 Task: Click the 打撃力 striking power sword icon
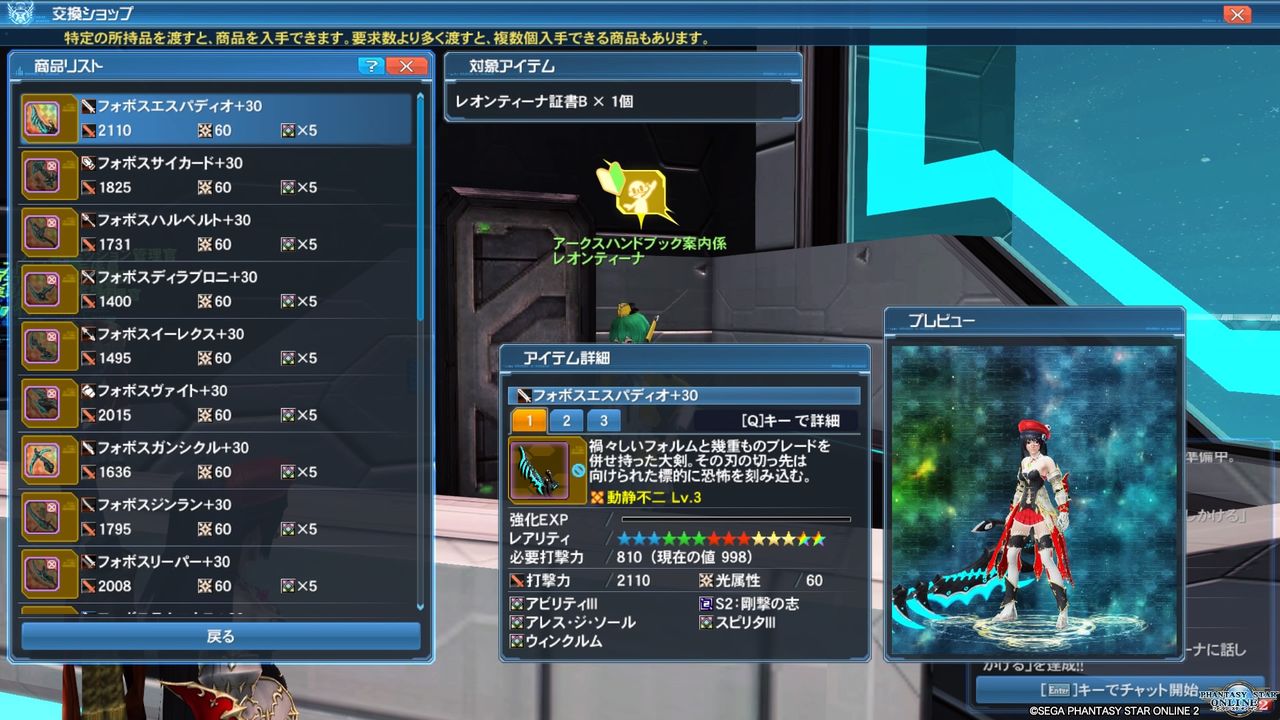pos(516,581)
